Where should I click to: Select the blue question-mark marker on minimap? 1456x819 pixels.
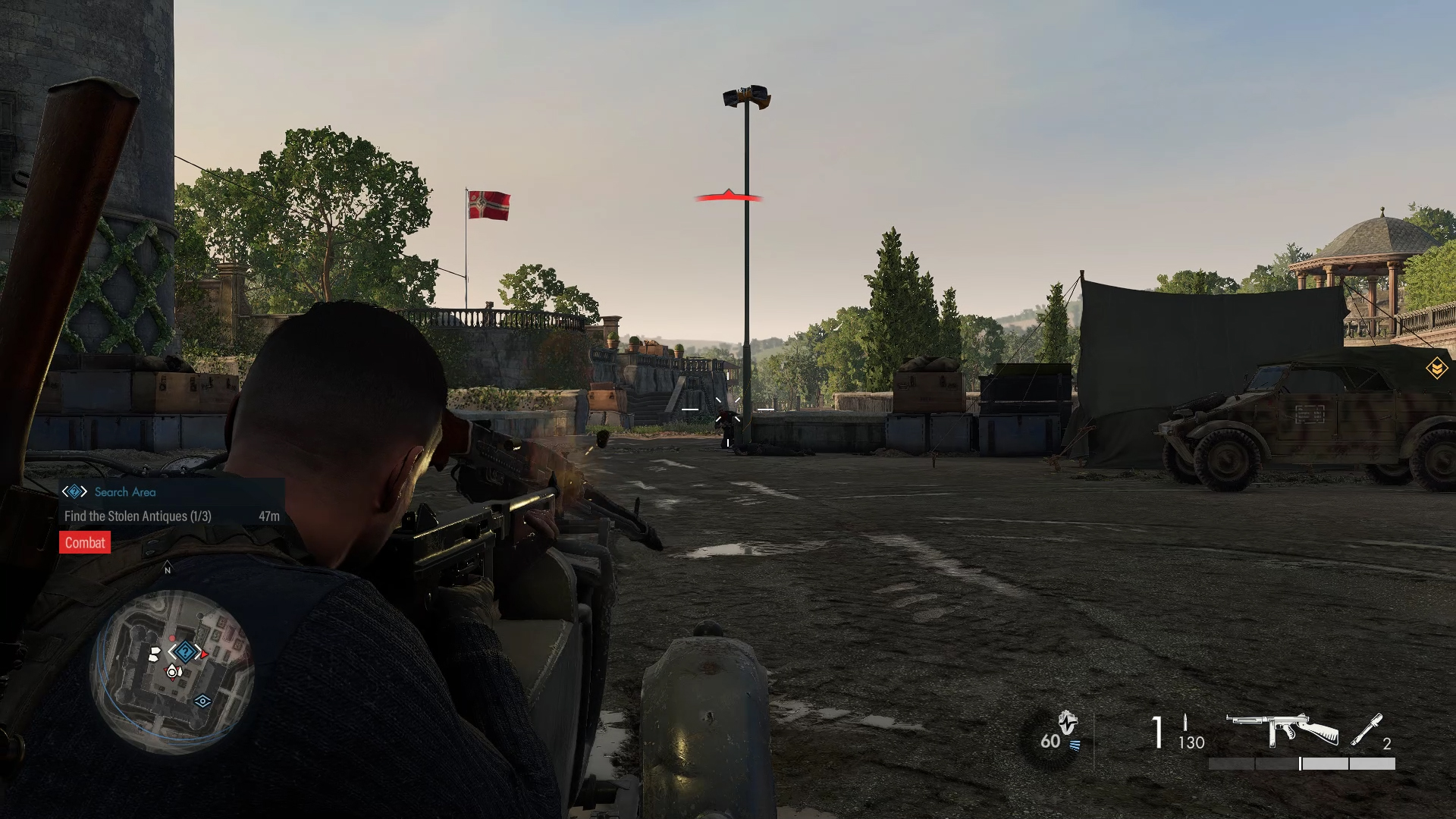point(185,651)
